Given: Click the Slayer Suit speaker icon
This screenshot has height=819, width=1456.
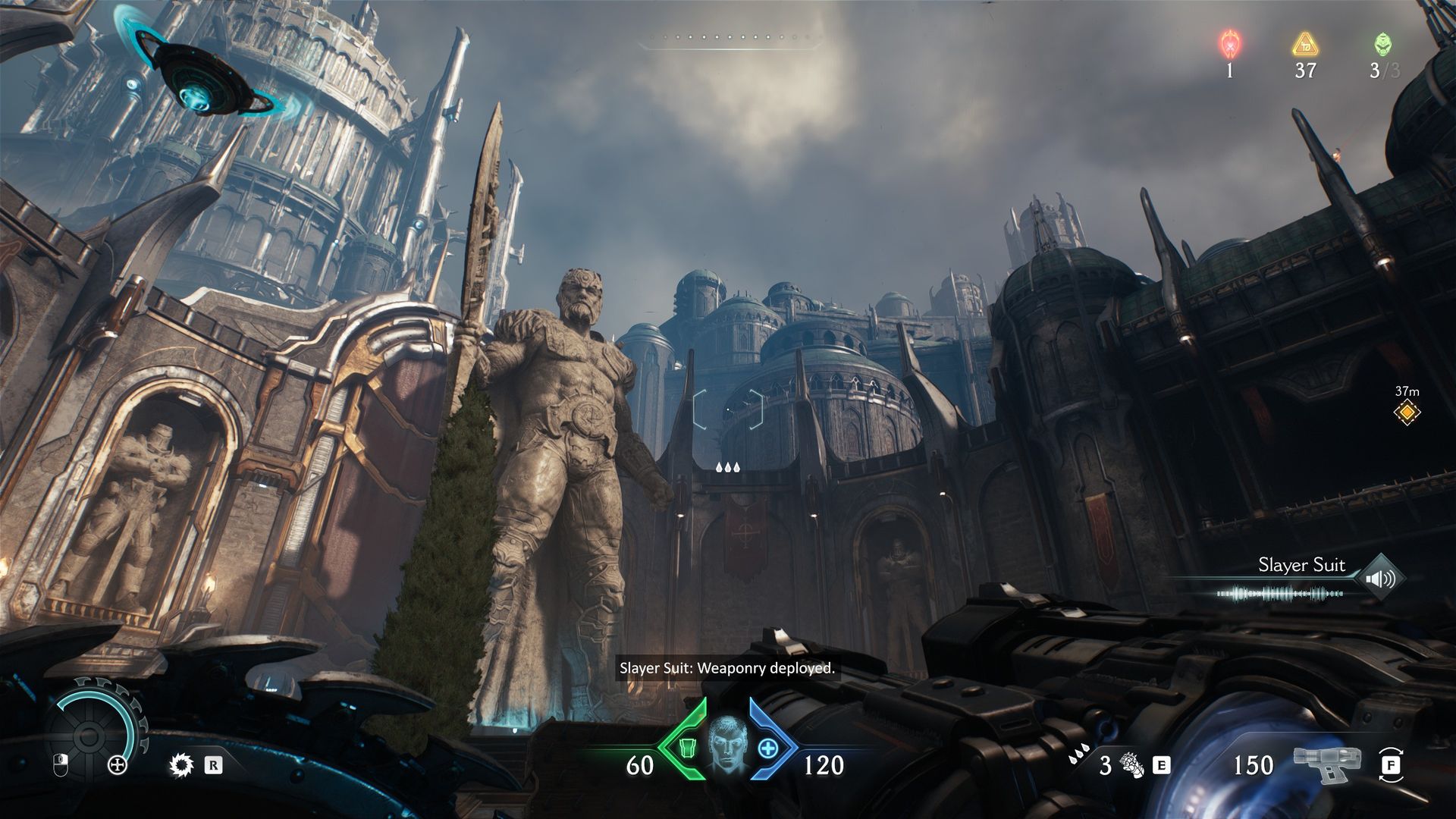Looking at the screenshot, I should (x=1379, y=580).
